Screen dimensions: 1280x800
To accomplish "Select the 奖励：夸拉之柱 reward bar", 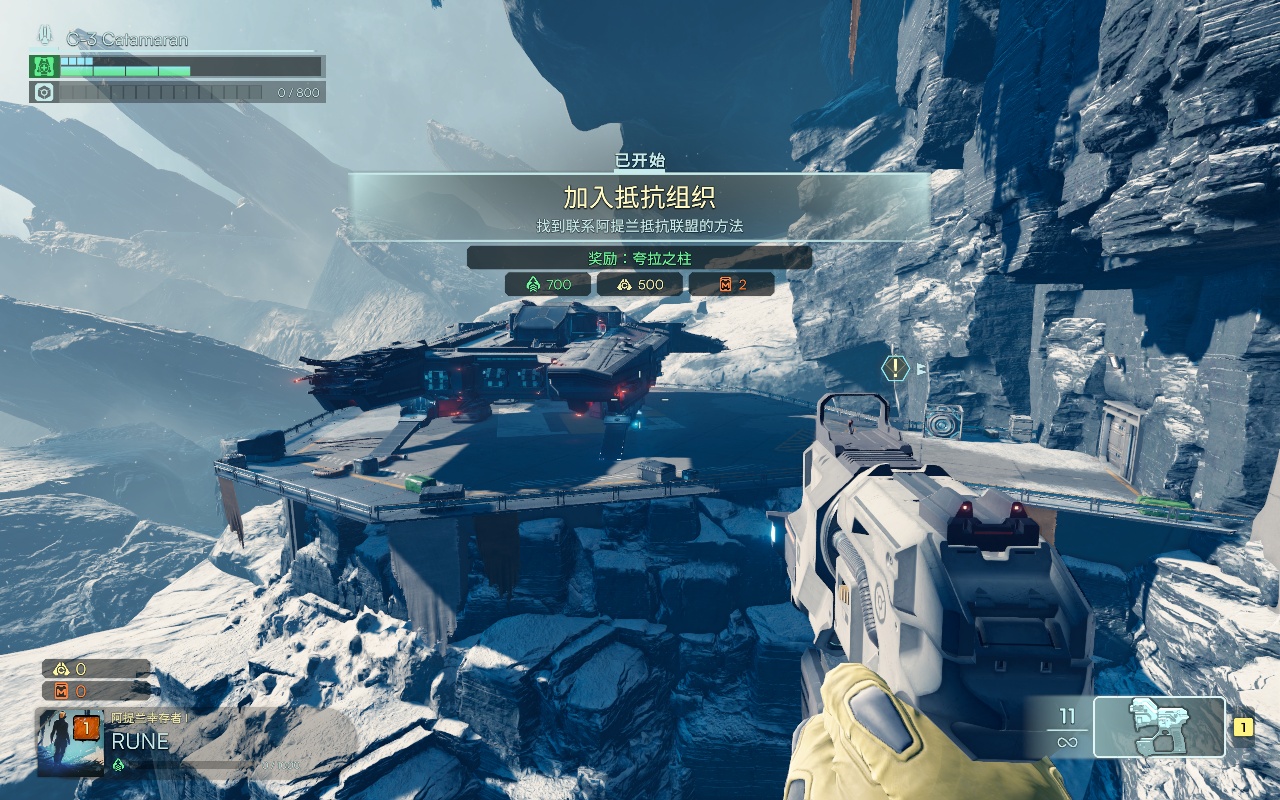I will (640, 258).
